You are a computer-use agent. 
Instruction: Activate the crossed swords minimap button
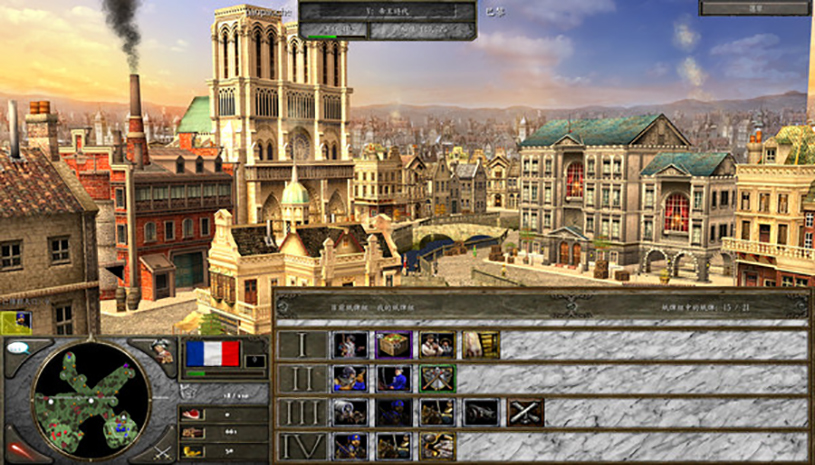tap(163, 452)
